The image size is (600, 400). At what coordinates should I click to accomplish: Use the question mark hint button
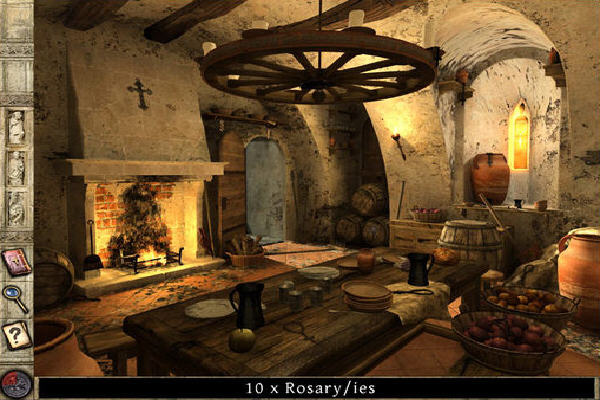tap(16, 336)
